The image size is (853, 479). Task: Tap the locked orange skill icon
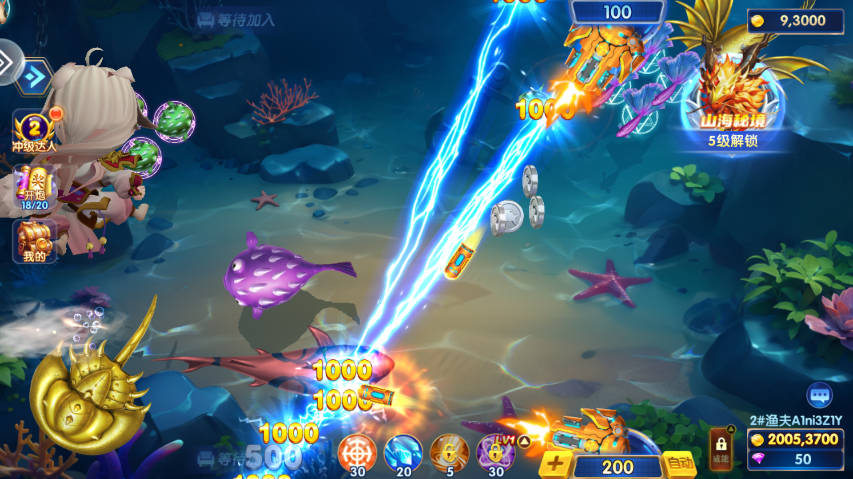(x=449, y=453)
